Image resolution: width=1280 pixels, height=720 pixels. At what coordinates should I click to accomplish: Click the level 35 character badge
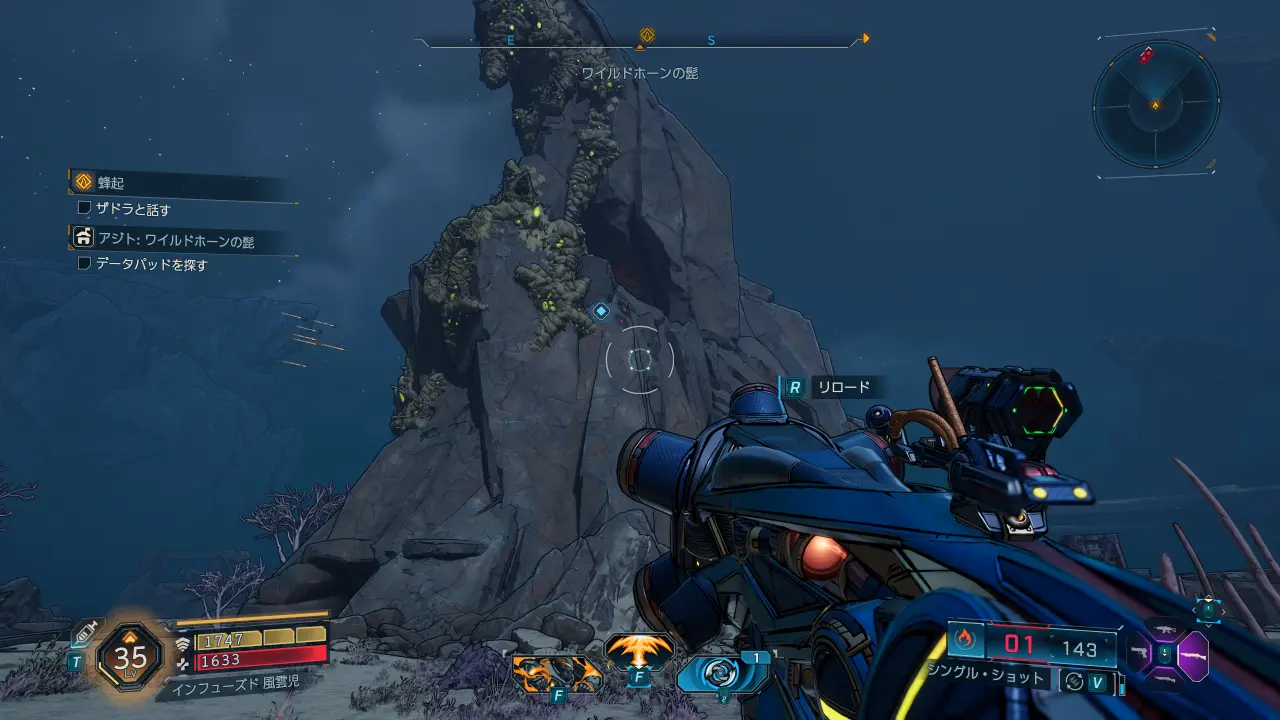[x=130, y=657]
